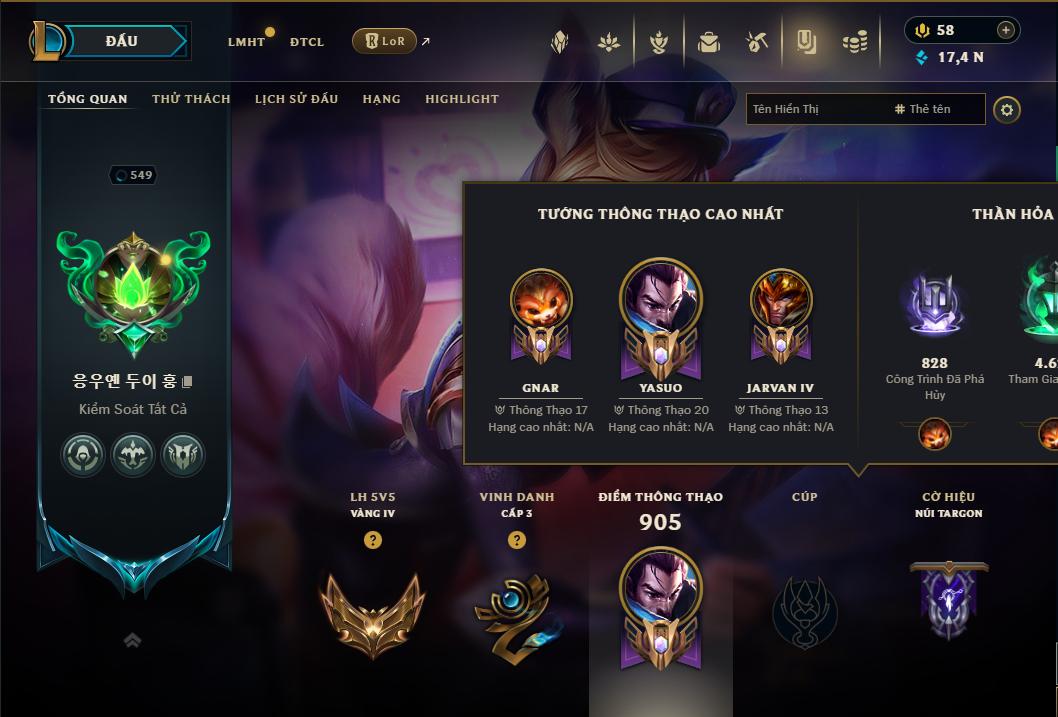Add RP with the plus button
The image size is (1058, 717).
(1006, 30)
